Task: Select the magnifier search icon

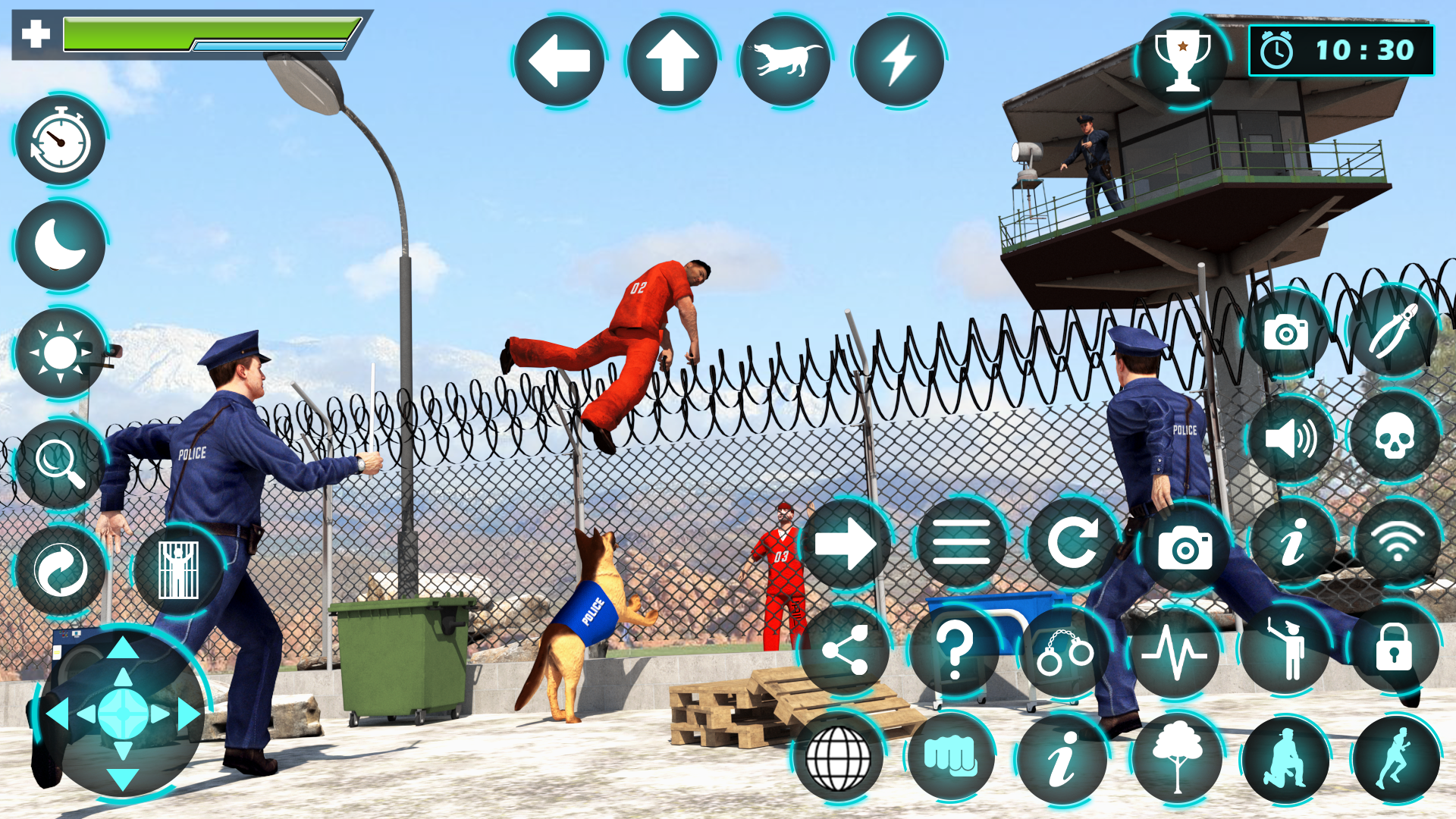Action: tap(60, 463)
